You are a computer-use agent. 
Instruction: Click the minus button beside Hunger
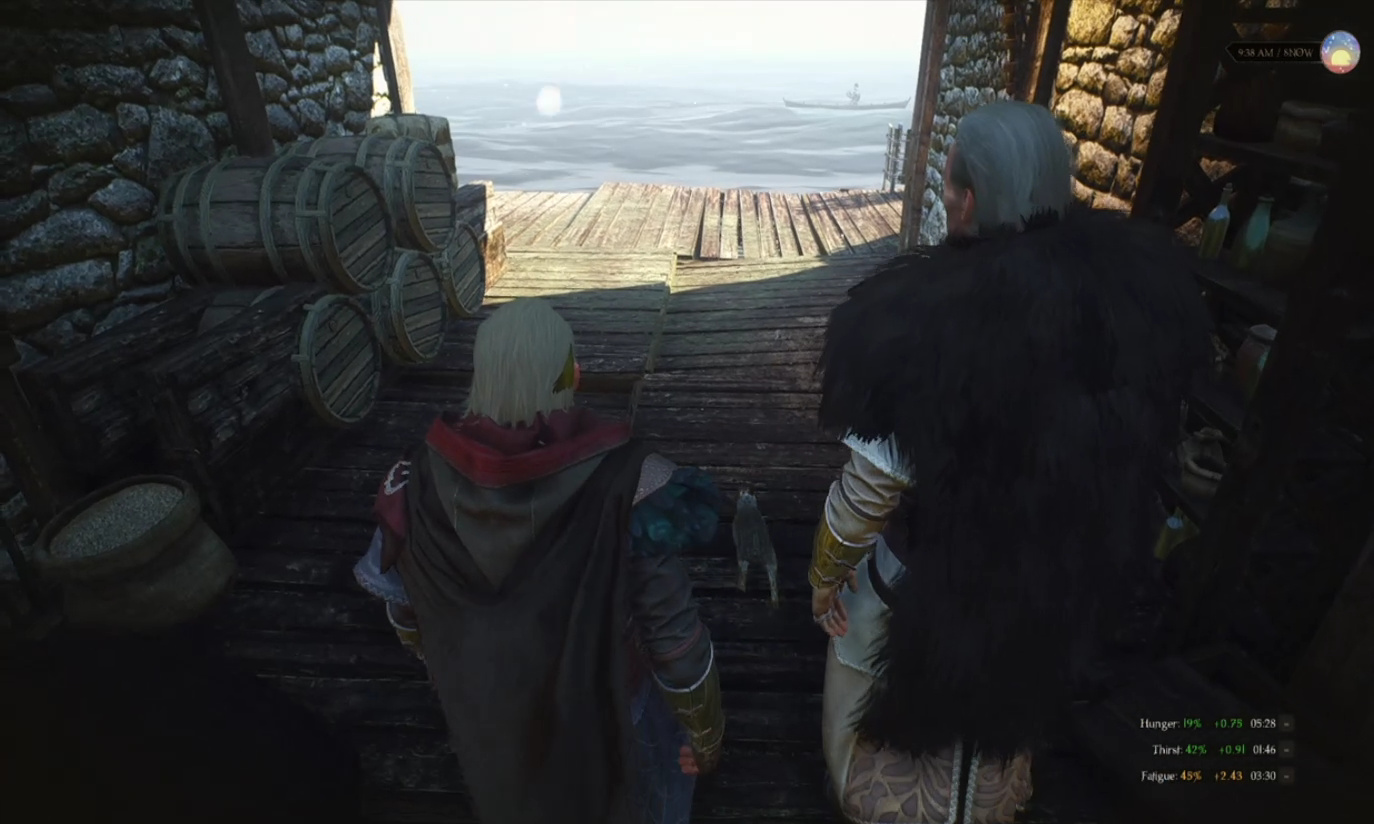coord(1287,723)
